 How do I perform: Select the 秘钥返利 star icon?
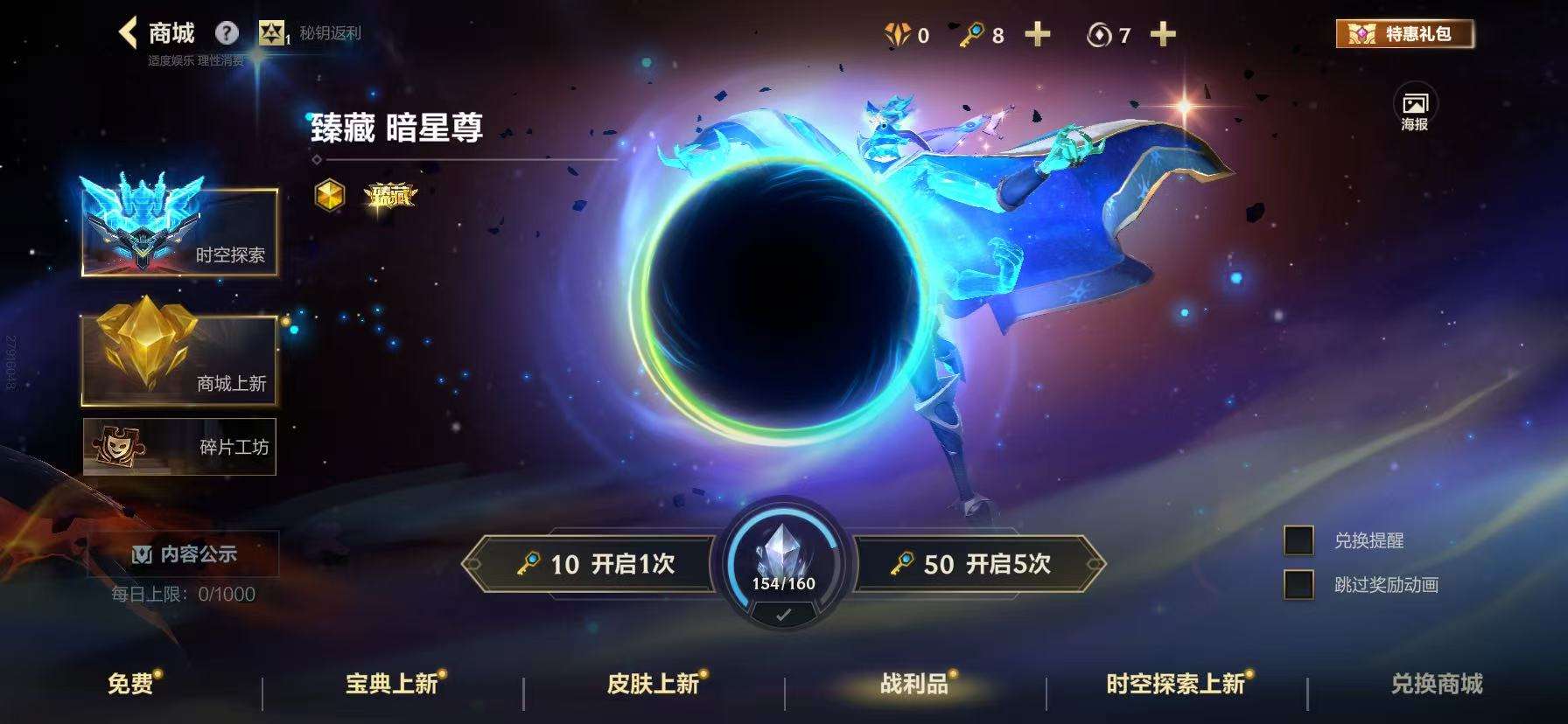(275, 33)
